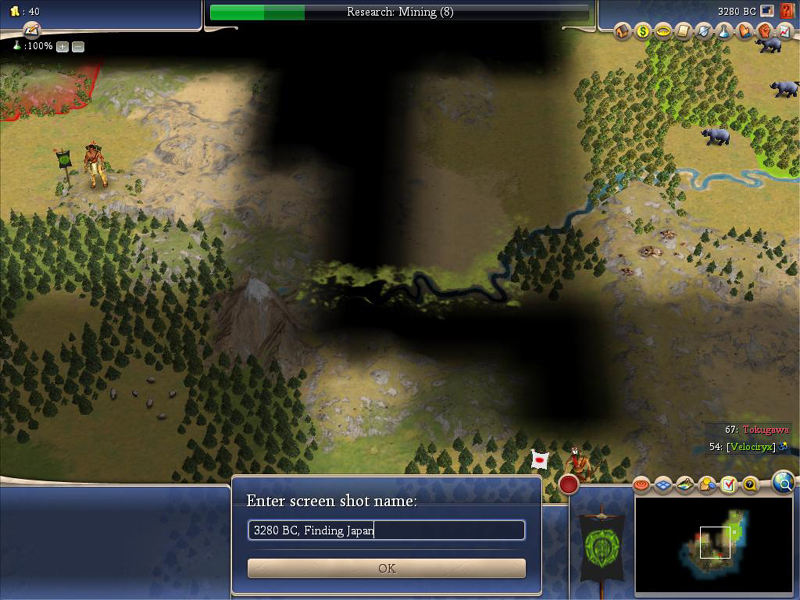This screenshot has height=600, width=800.
Task: Click the Research: Mining progress bar
Action: click(x=400, y=12)
